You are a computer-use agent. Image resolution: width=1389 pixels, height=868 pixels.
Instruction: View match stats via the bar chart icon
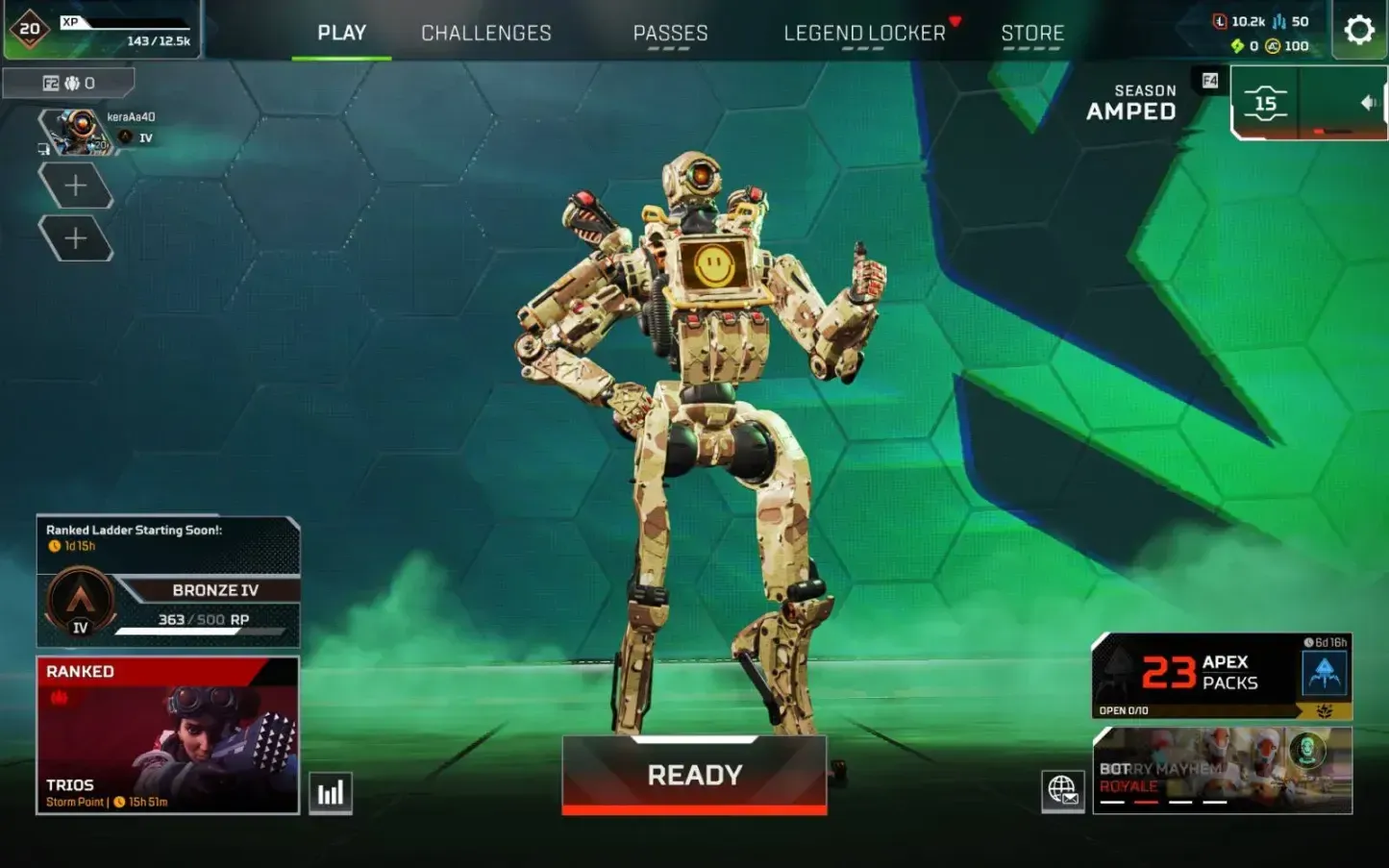pos(330,791)
